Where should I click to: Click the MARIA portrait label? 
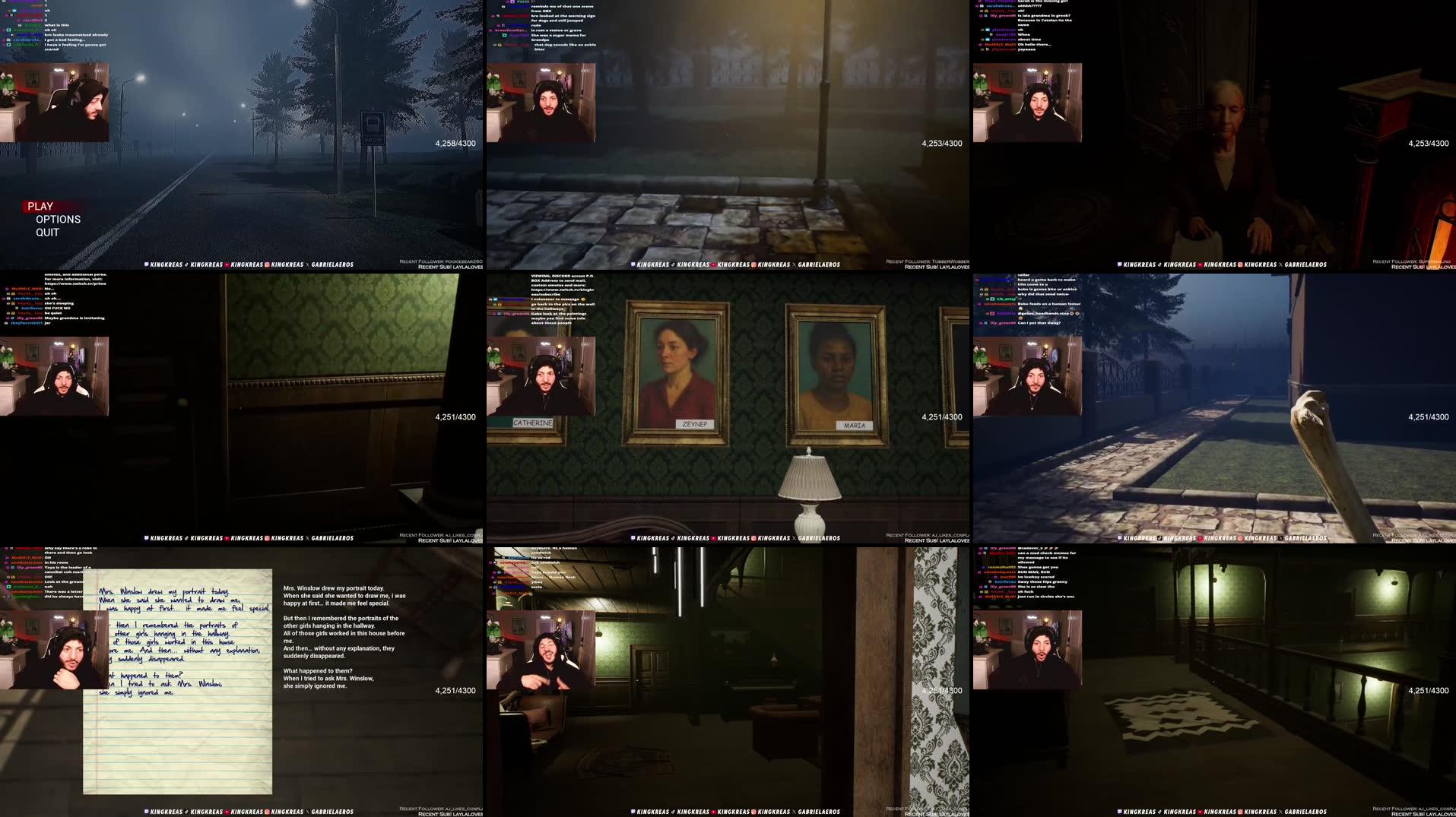853,426
